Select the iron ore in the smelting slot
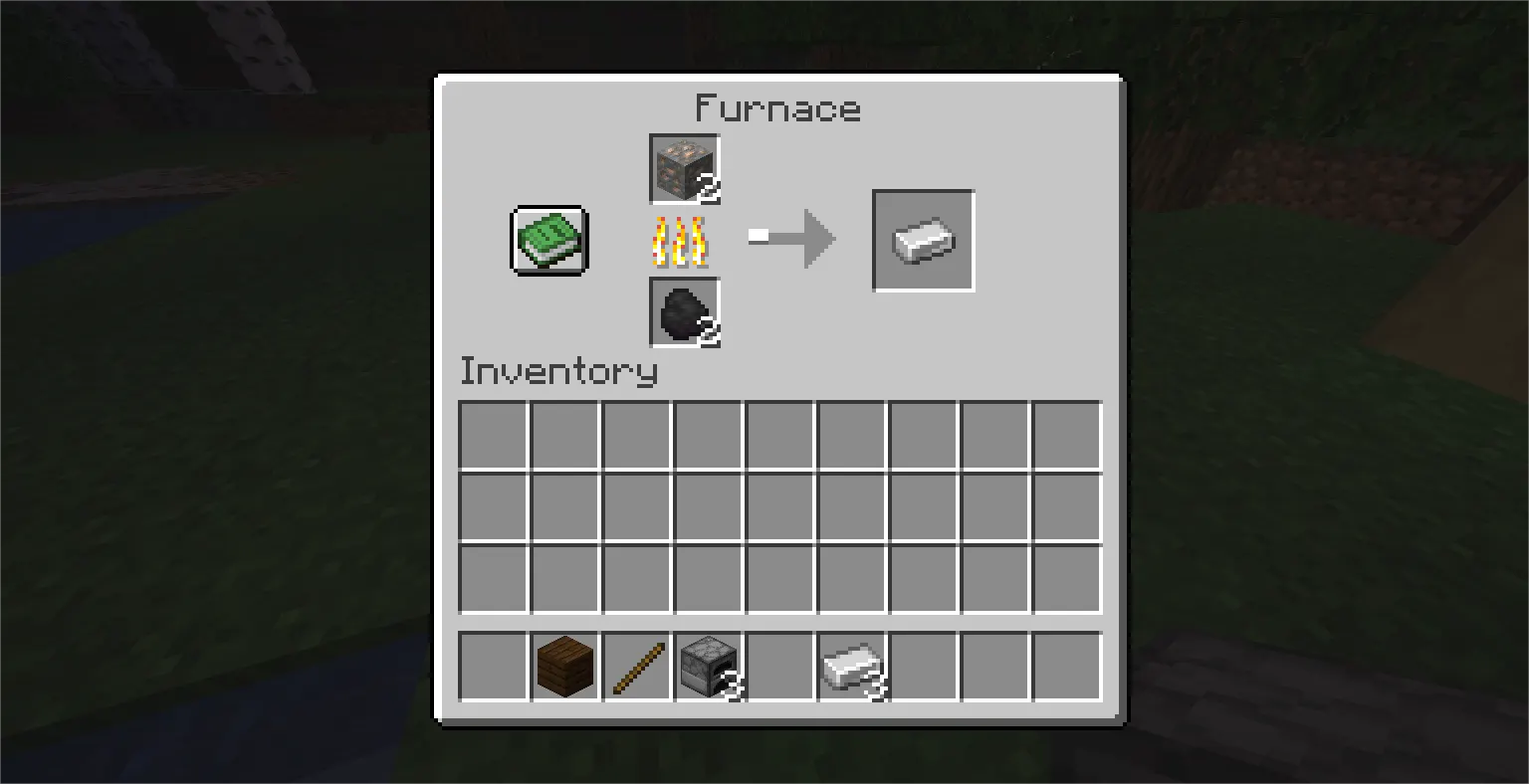Image resolution: width=1529 pixels, height=784 pixels. 684,167
